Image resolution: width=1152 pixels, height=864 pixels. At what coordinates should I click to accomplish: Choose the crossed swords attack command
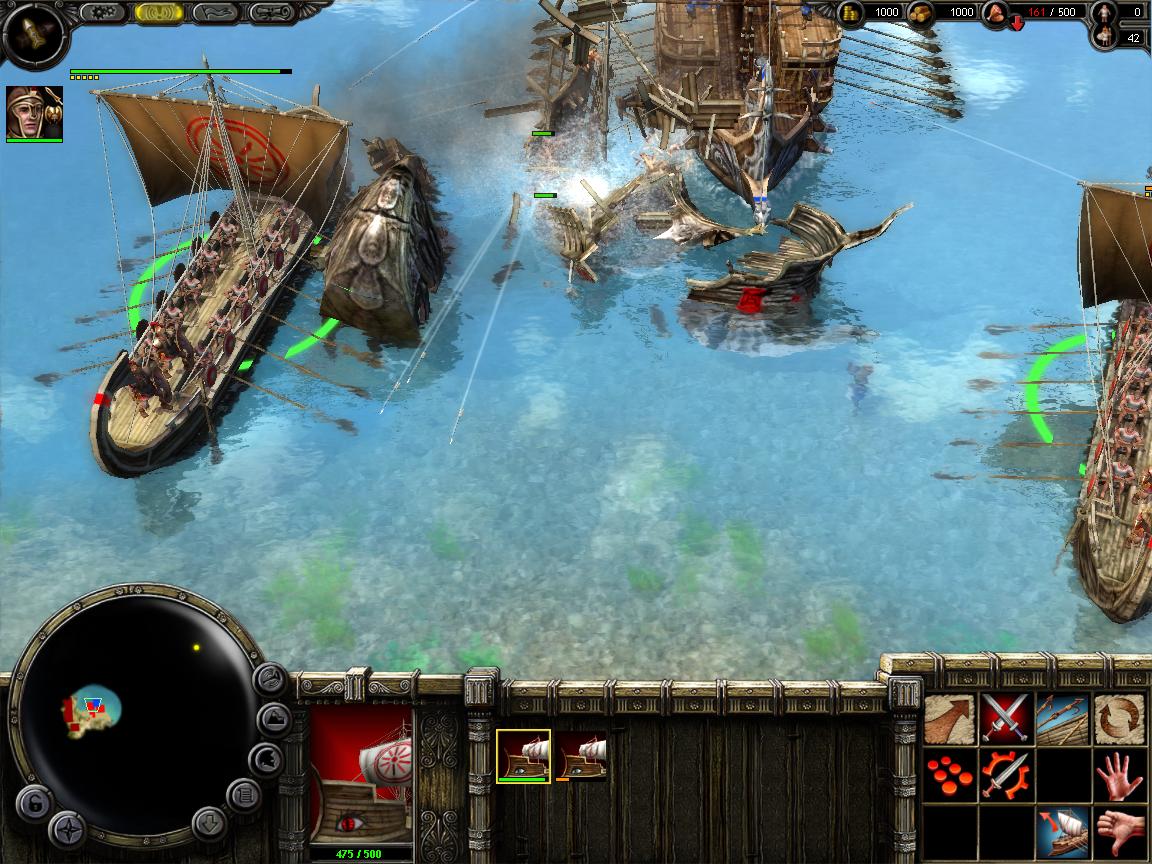pyautogui.click(x=1005, y=719)
